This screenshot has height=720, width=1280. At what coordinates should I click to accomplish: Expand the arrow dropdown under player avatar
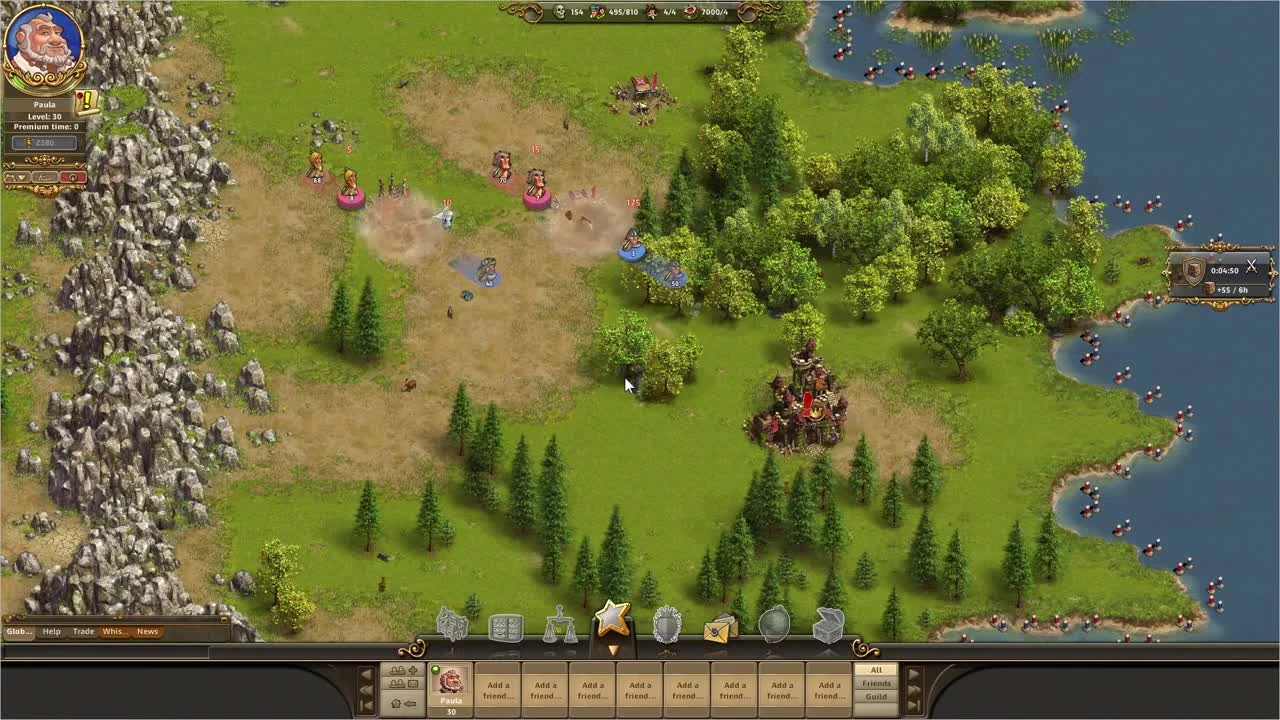(x=20, y=177)
